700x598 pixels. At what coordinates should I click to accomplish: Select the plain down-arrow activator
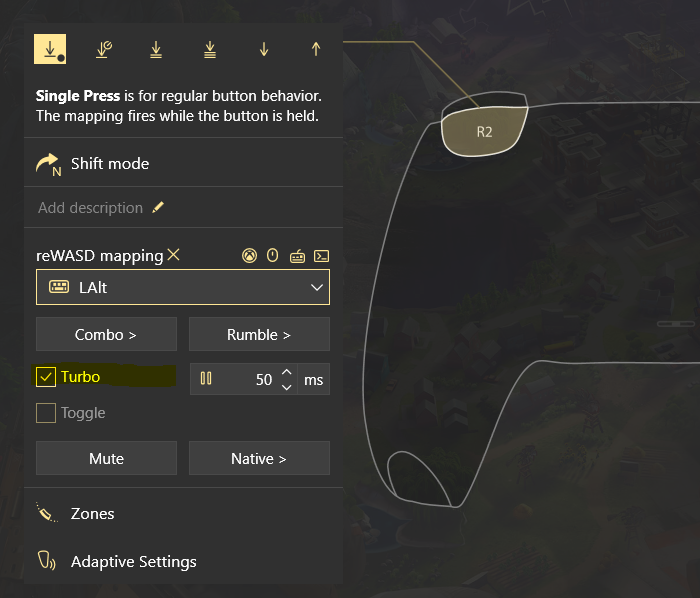[264, 49]
